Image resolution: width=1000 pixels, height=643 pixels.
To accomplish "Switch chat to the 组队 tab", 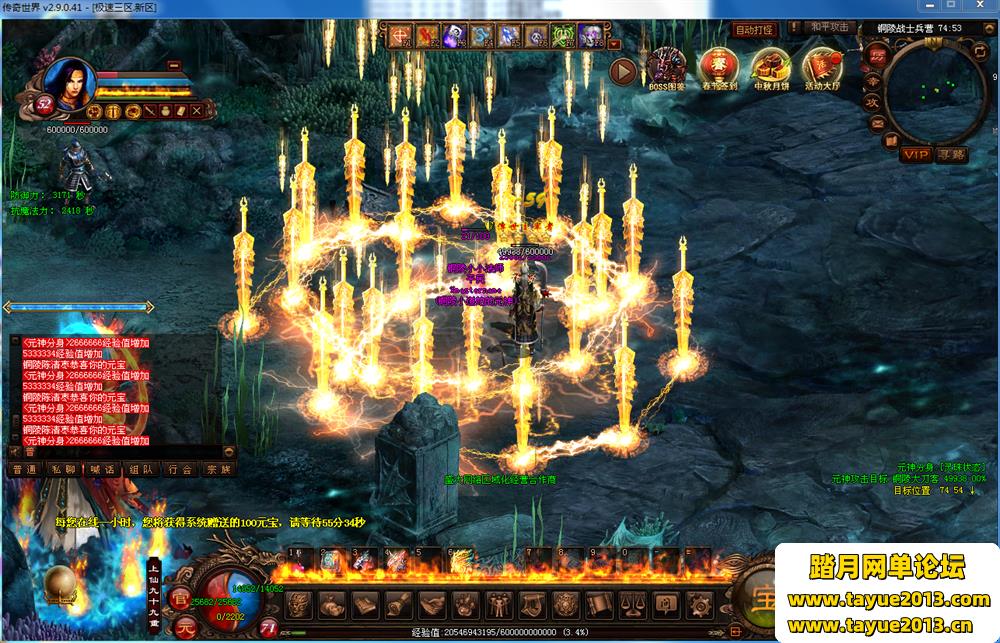I will (x=141, y=468).
